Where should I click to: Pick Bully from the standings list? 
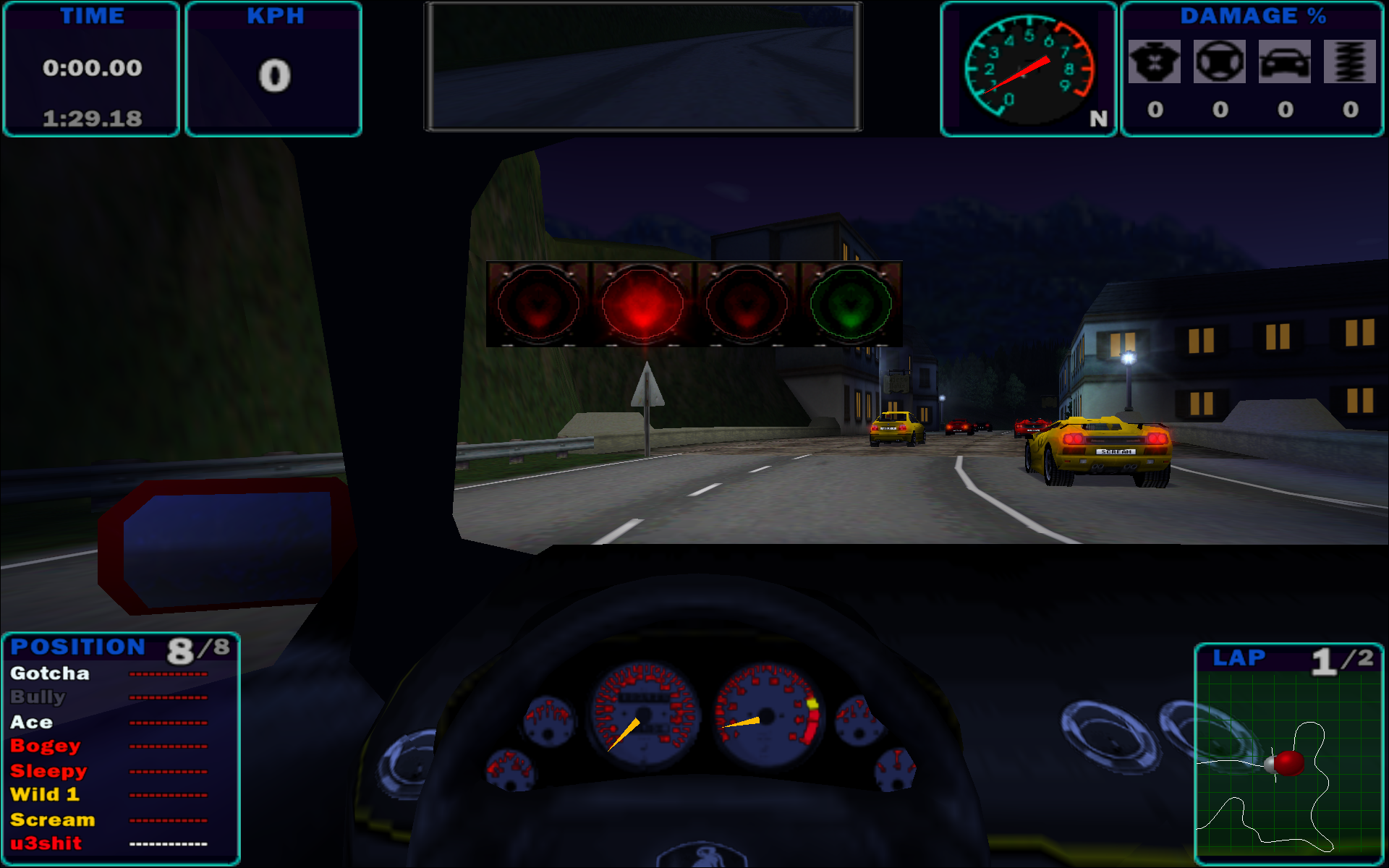[x=38, y=697]
